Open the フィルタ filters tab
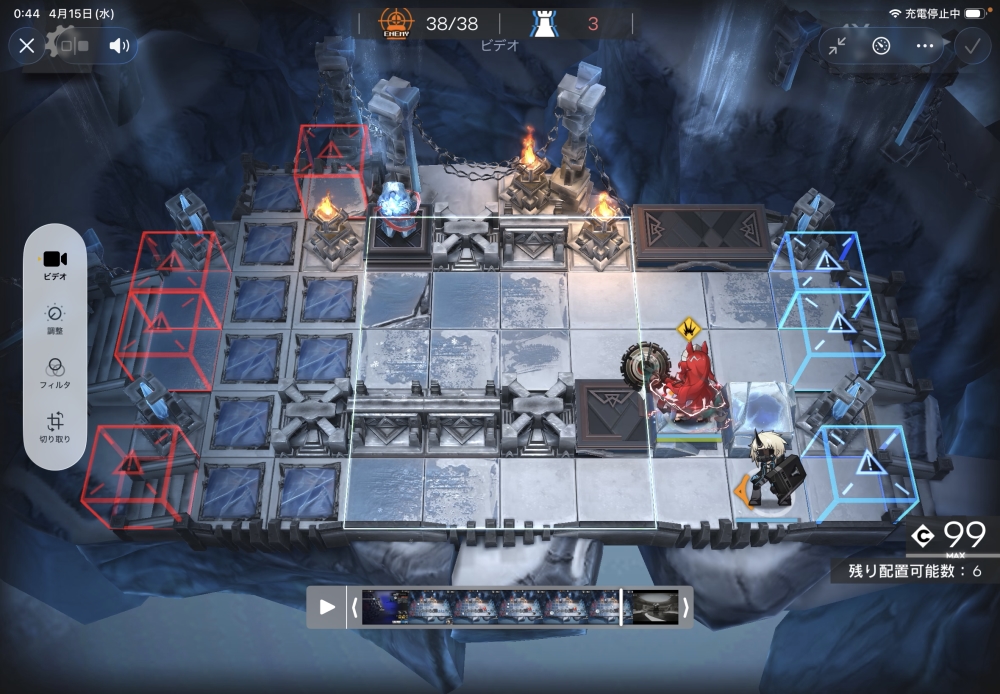The image size is (1000, 694). pyautogui.click(x=55, y=373)
